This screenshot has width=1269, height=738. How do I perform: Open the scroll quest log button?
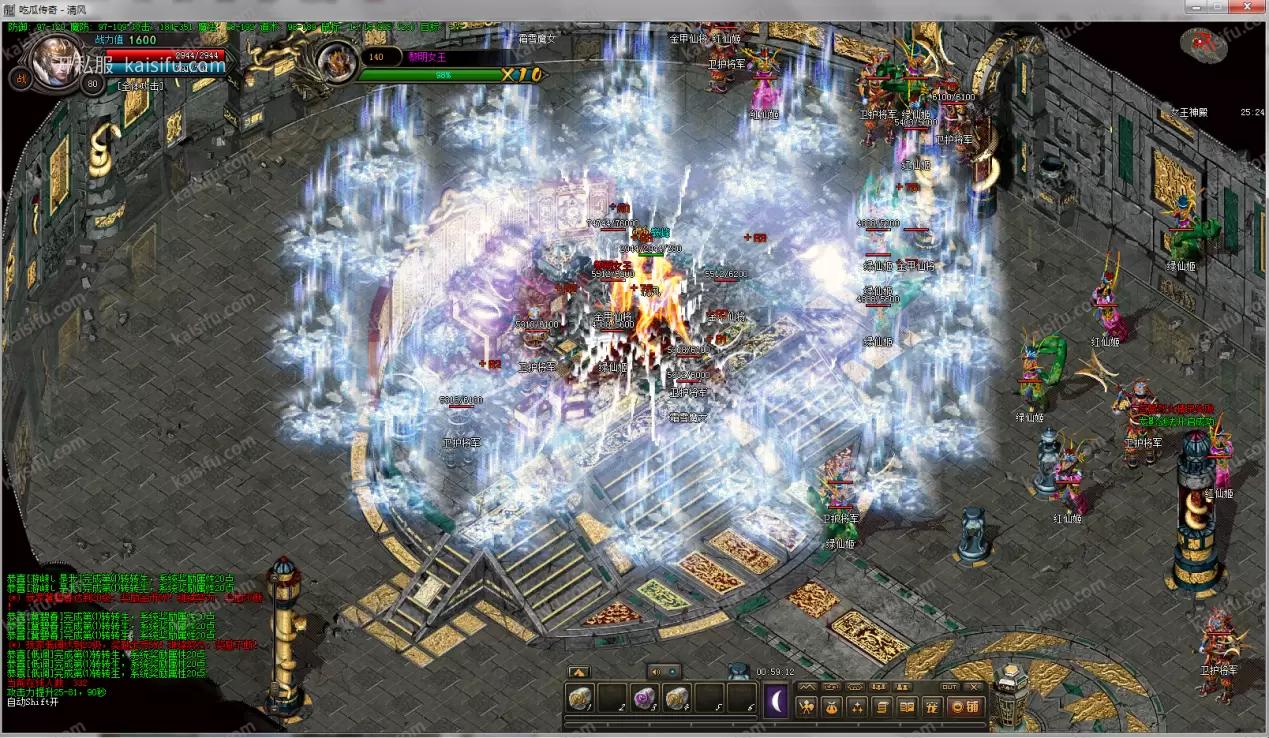[882, 707]
